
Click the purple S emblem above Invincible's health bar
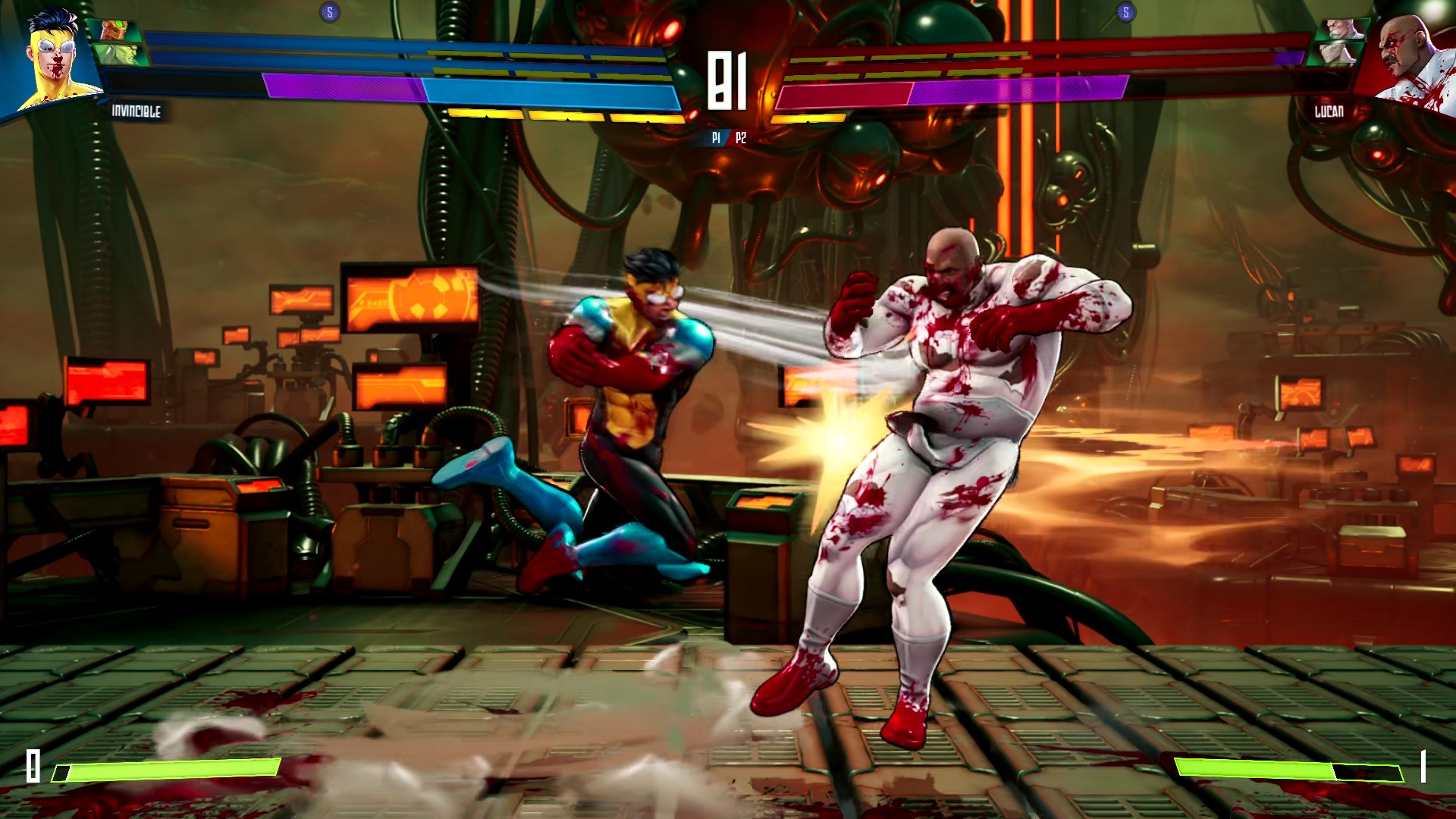329,11
